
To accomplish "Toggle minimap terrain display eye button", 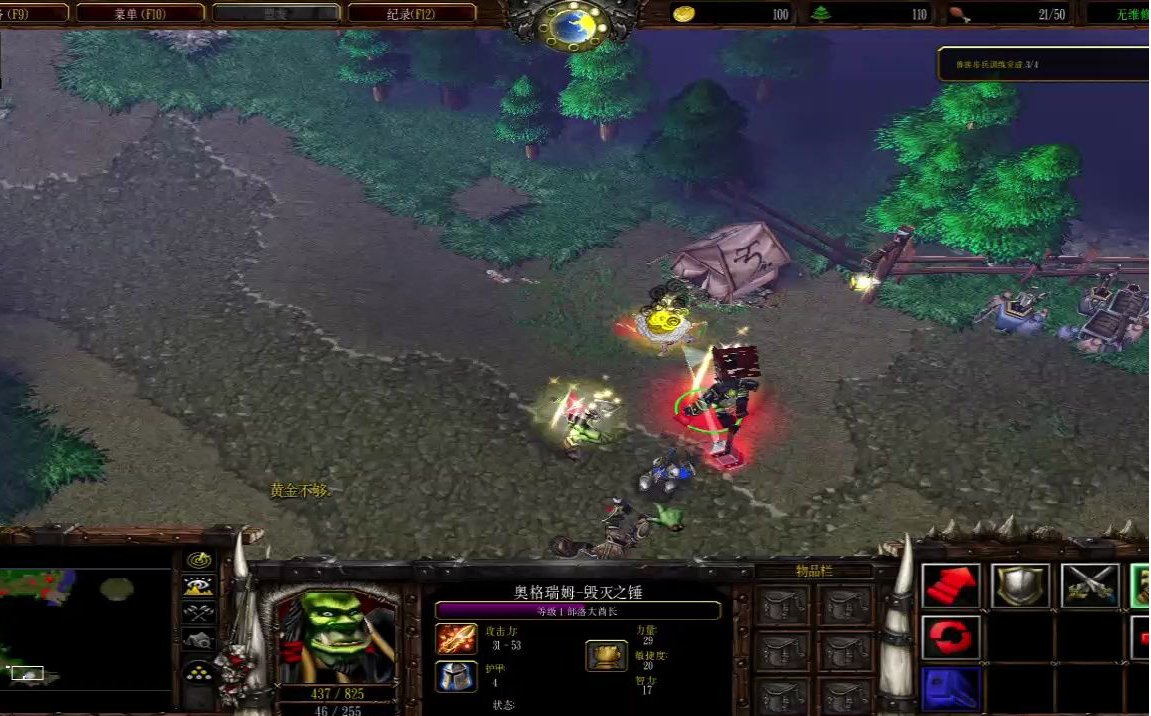I will click(x=200, y=587).
